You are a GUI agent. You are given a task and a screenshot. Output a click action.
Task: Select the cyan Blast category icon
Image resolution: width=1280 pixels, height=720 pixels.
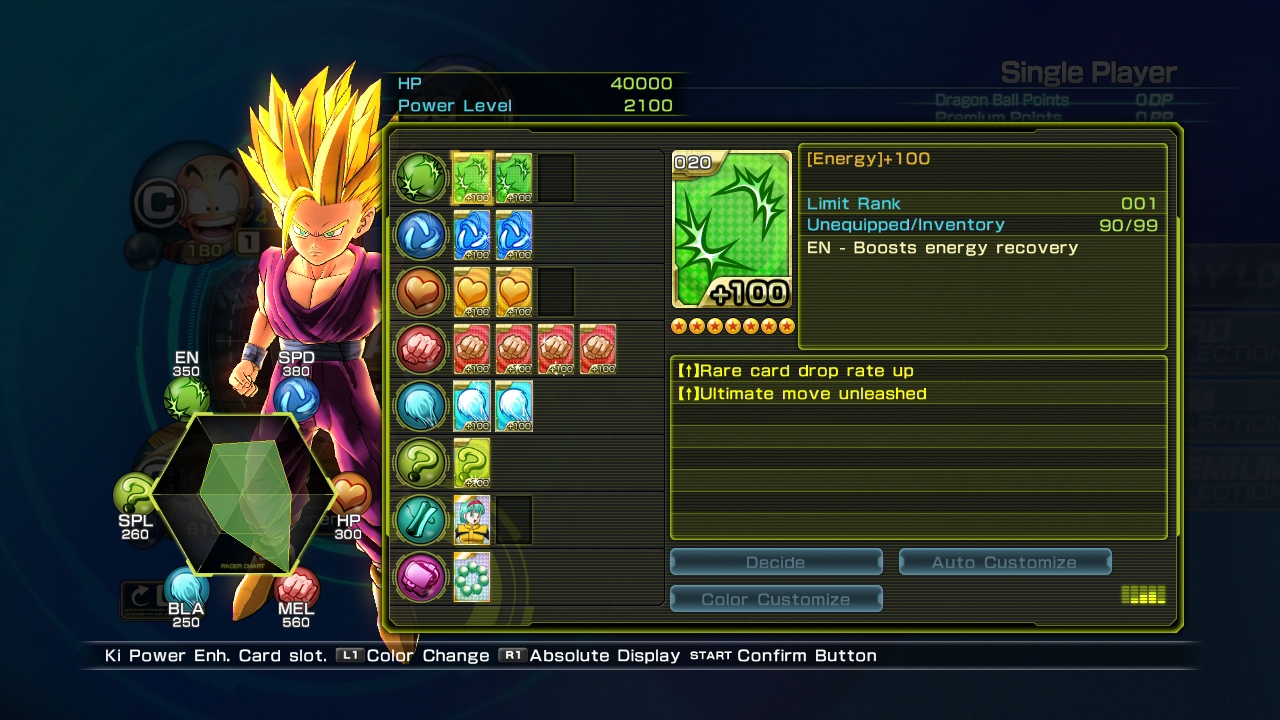pyautogui.click(x=421, y=406)
